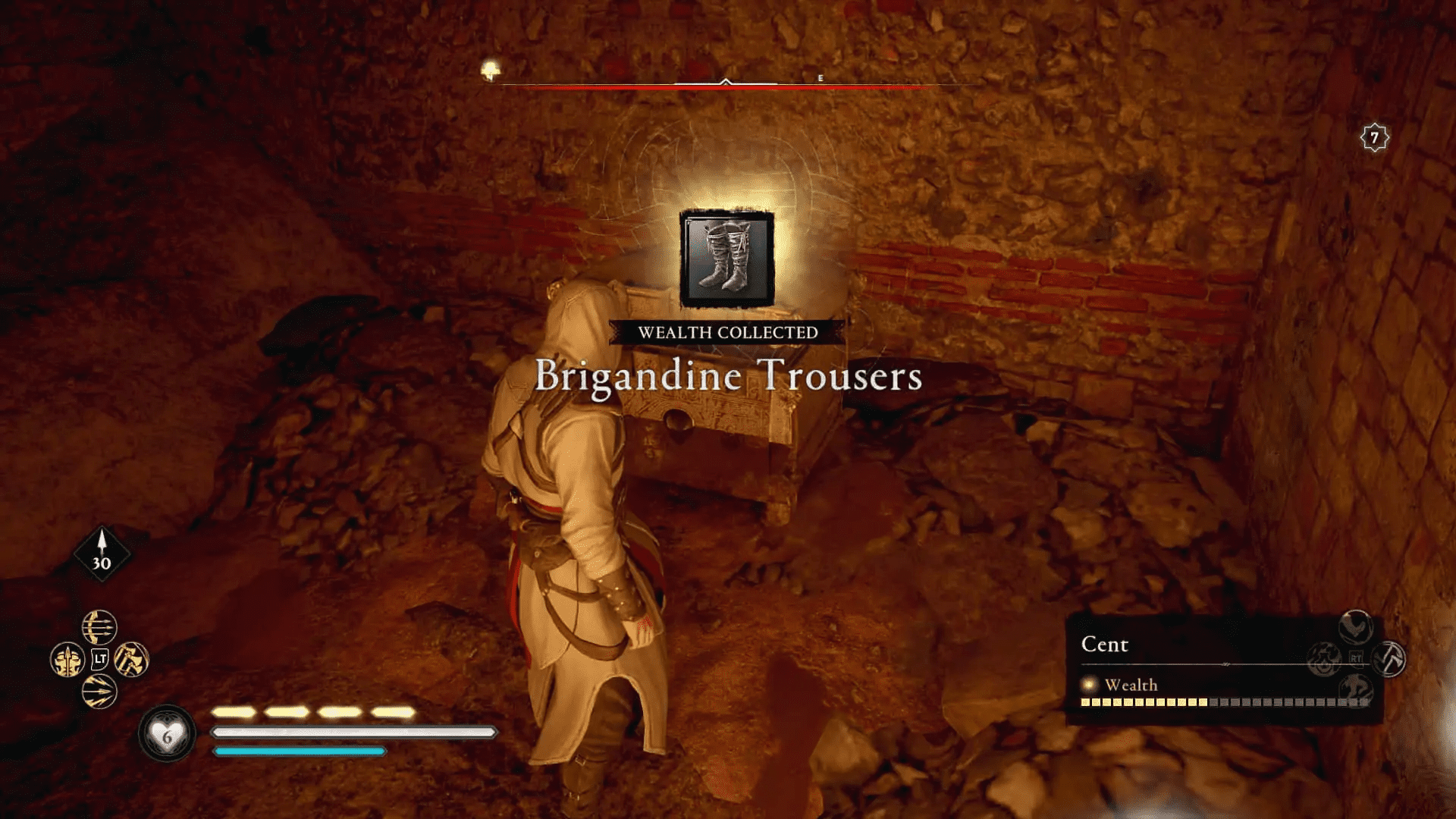Select the arrow quiver icon below LT prompt
This screenshot has width=1456, height=819.
point(100,692)
